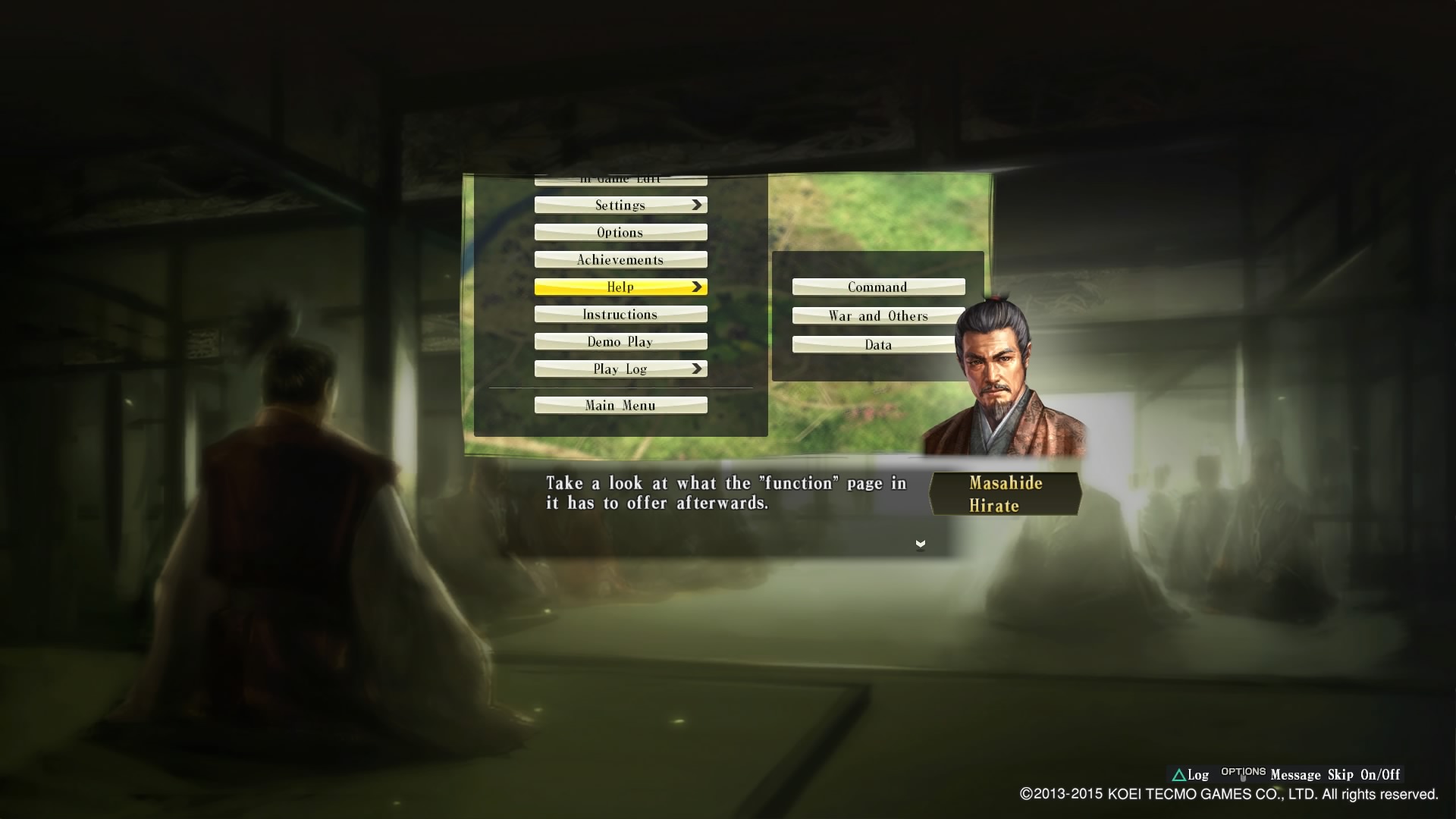1456x819 pixels.
Task: Select Achievements from the menu
Action: [620, 259]
